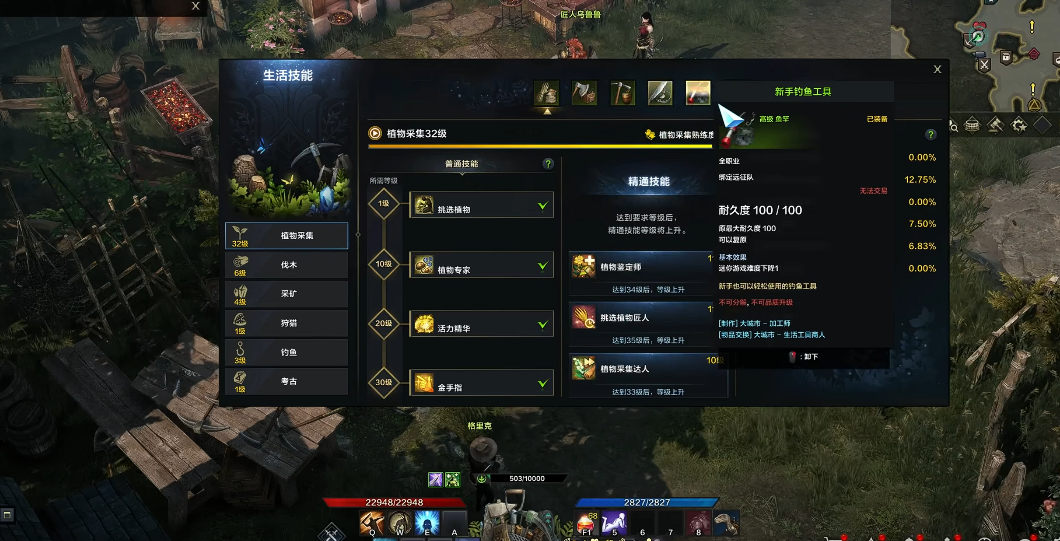Viewport: 1060px width, 541px height.
Task: Select the 挑选植物 level 1 skill
Action: (481, 205)
